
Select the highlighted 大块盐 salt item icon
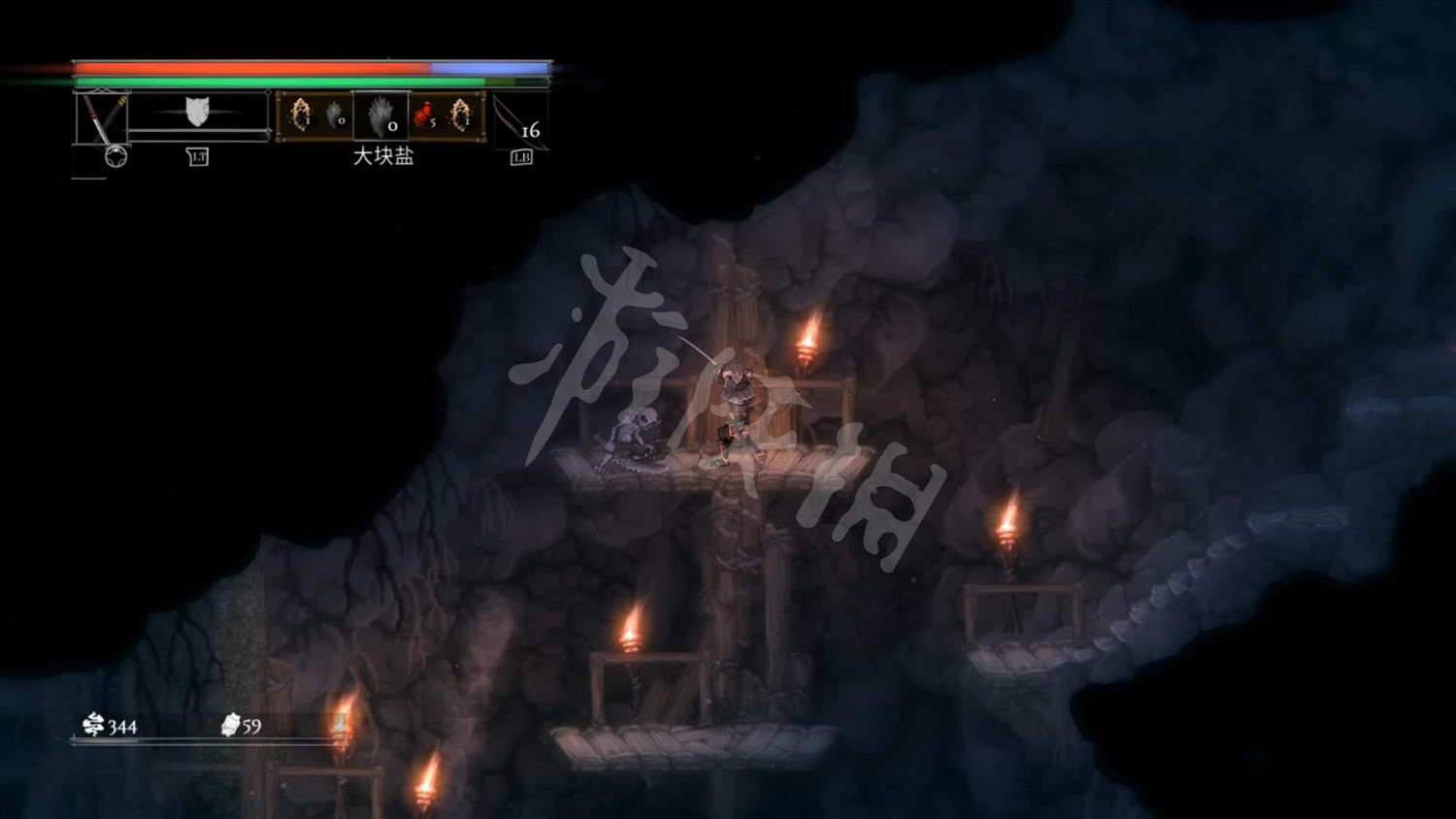pyautogui.click(x=379, y=116)
